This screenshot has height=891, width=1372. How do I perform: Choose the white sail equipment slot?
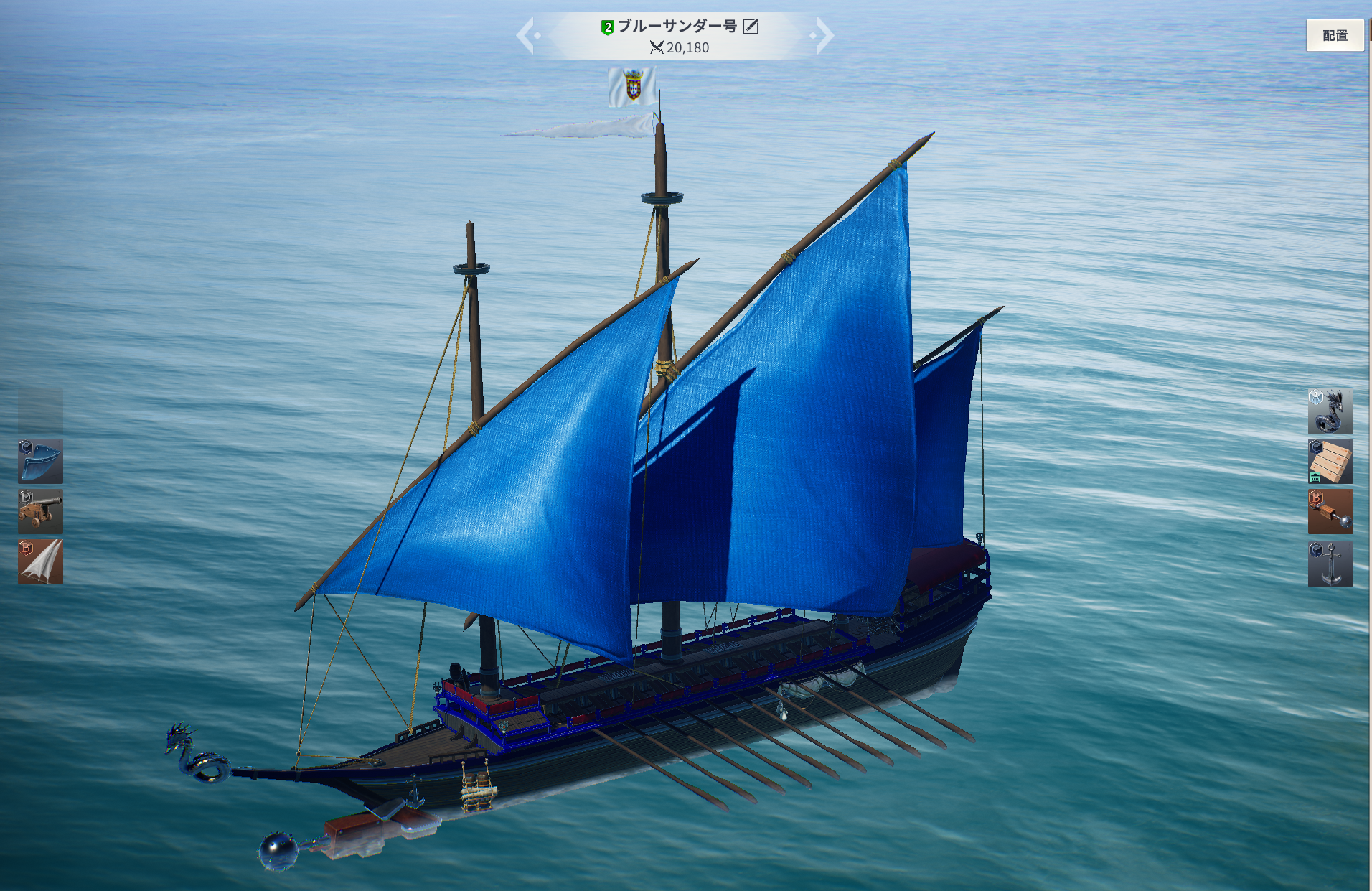[40, 561]
